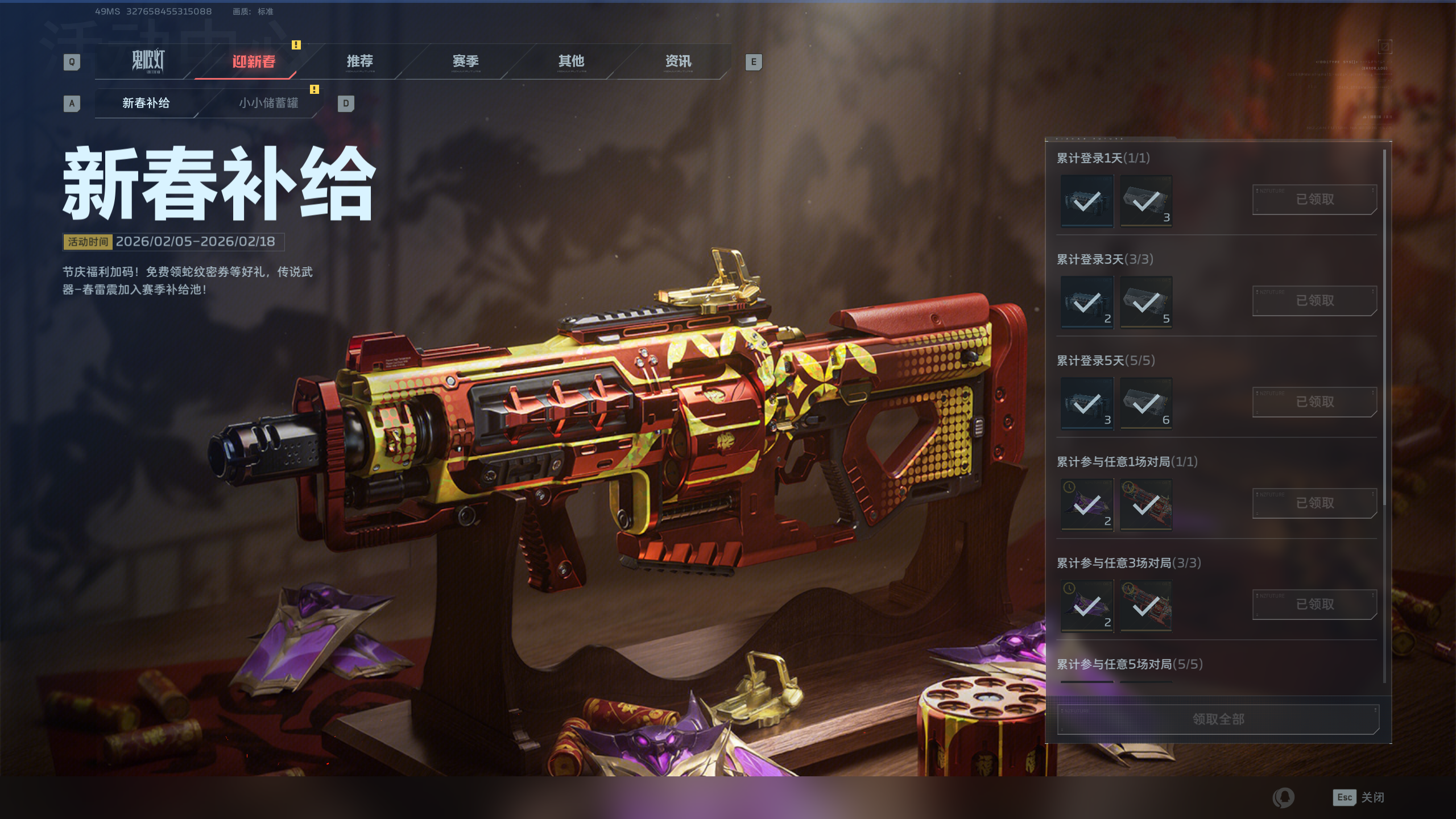The height and width of the screenshot is (819, 1456).
Task: Open the 推荐 tab
Action: 359,61
